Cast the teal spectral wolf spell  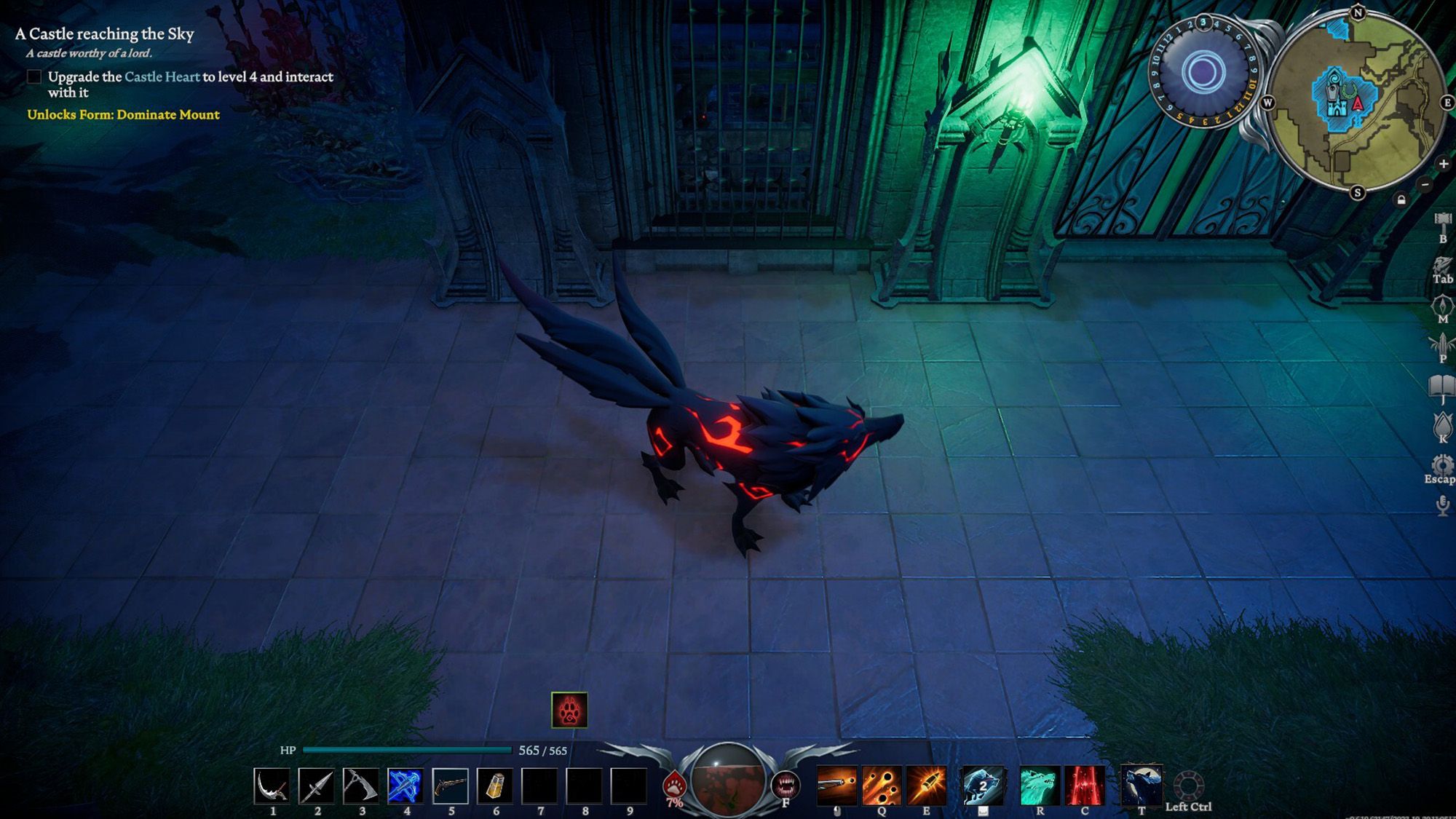tap(1040, 785)
